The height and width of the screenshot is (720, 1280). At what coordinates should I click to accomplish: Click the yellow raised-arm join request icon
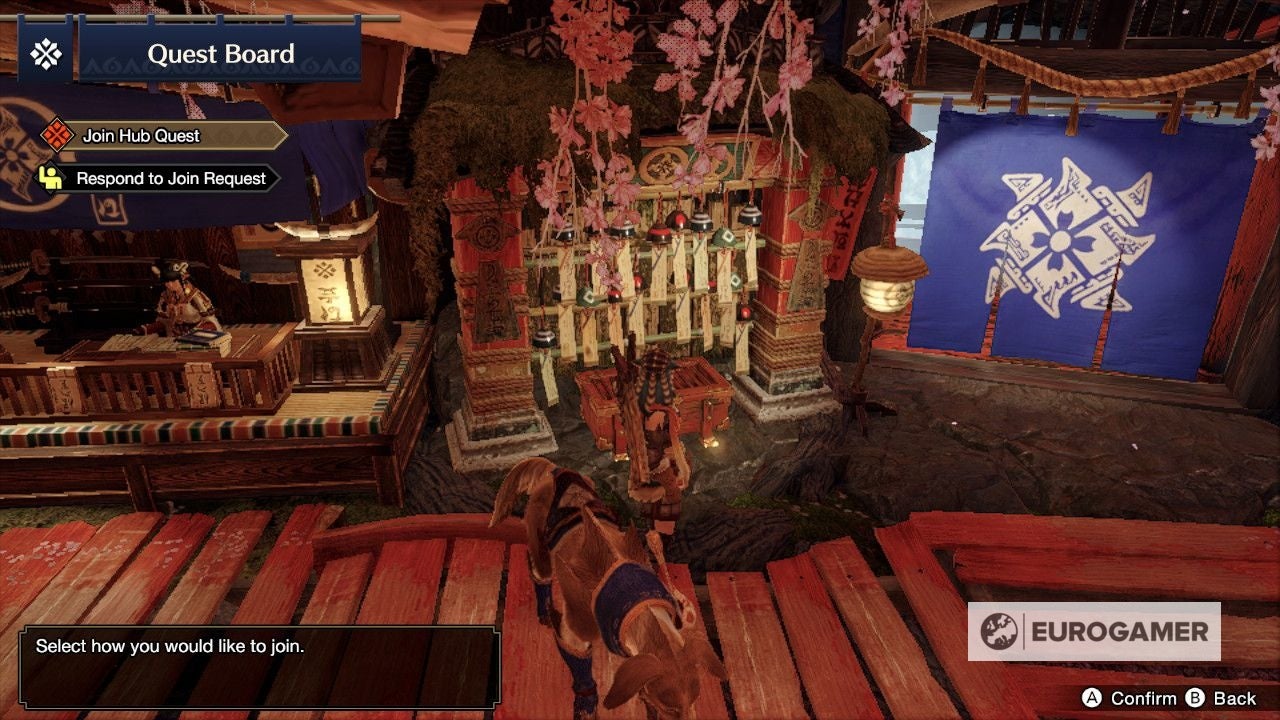55,178
